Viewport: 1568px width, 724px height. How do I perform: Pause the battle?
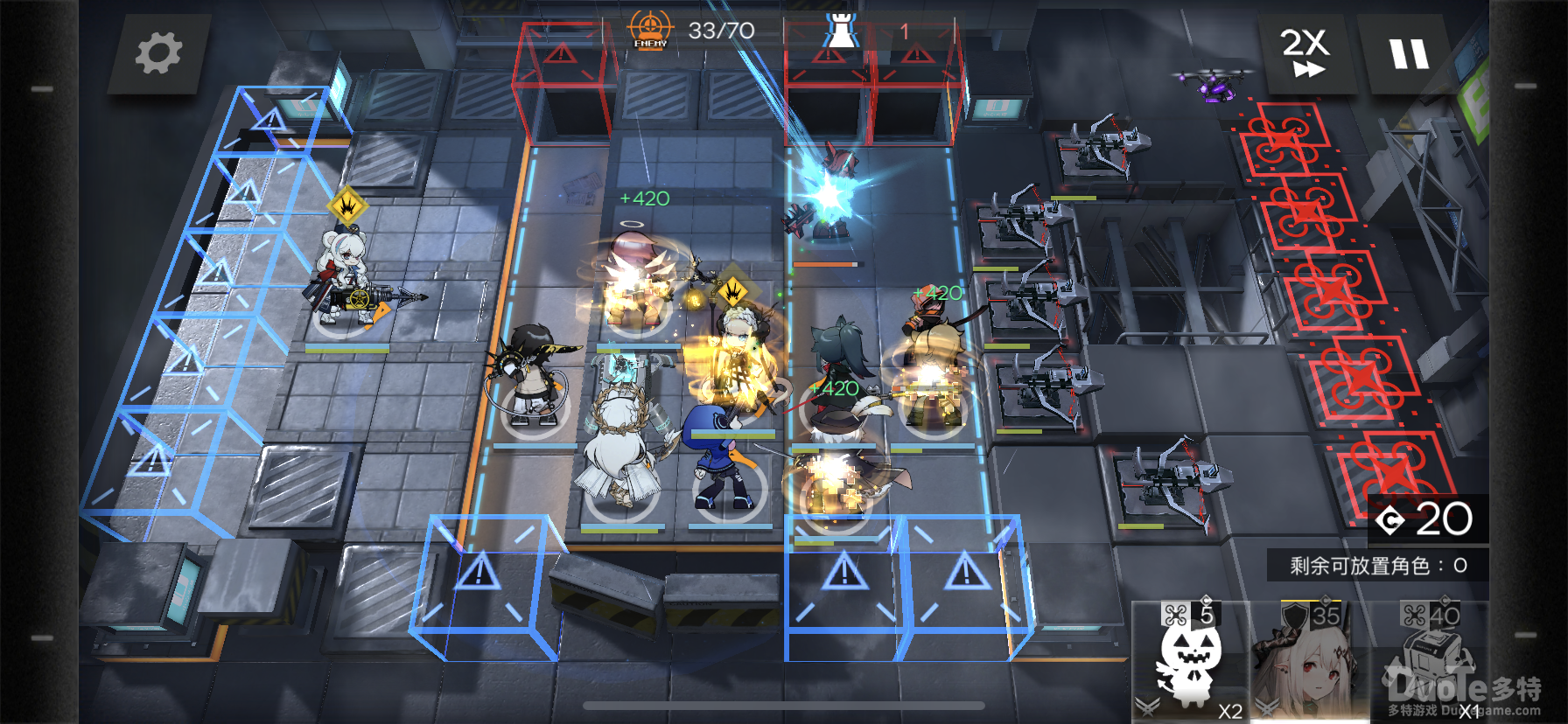click(x=1409, y=54)
